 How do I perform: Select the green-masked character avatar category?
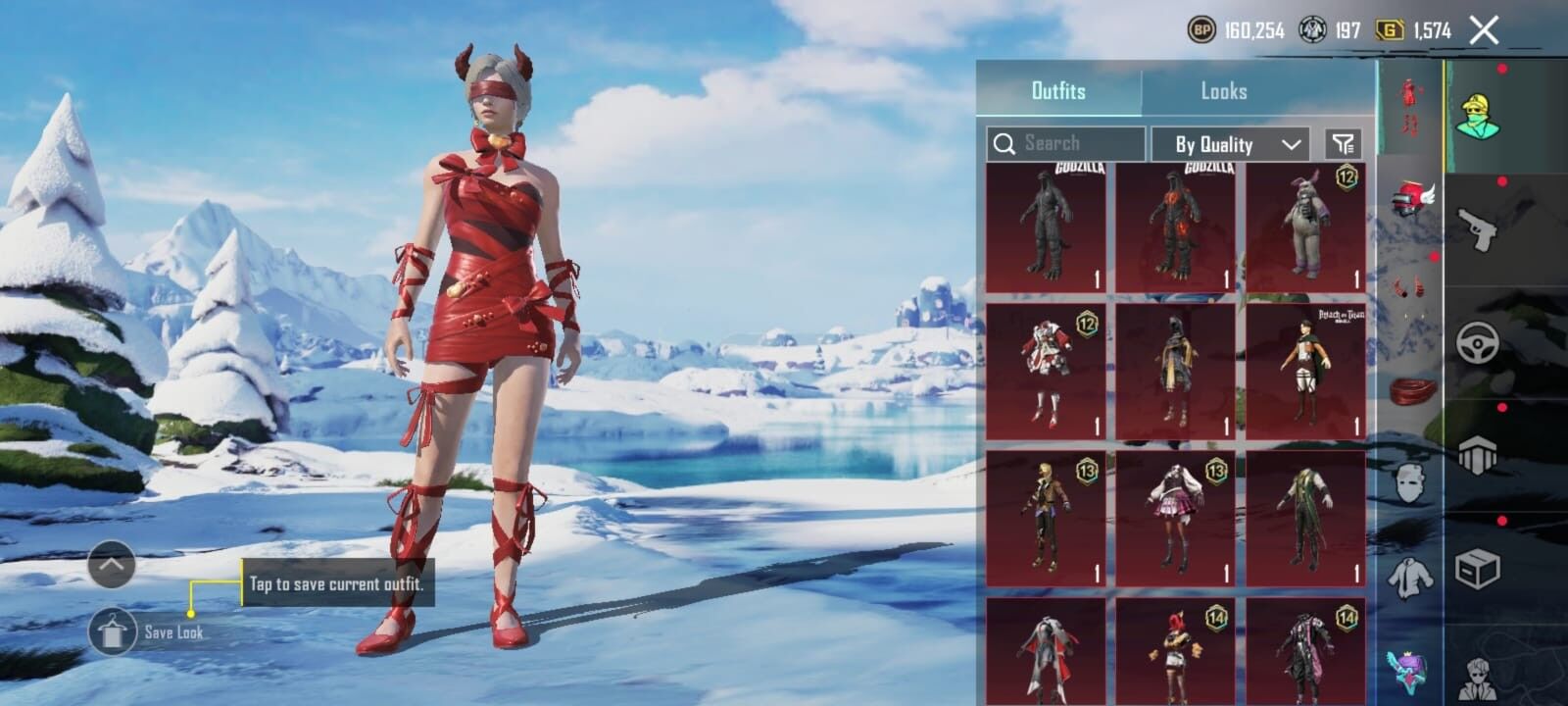(x=1478, y=116)
